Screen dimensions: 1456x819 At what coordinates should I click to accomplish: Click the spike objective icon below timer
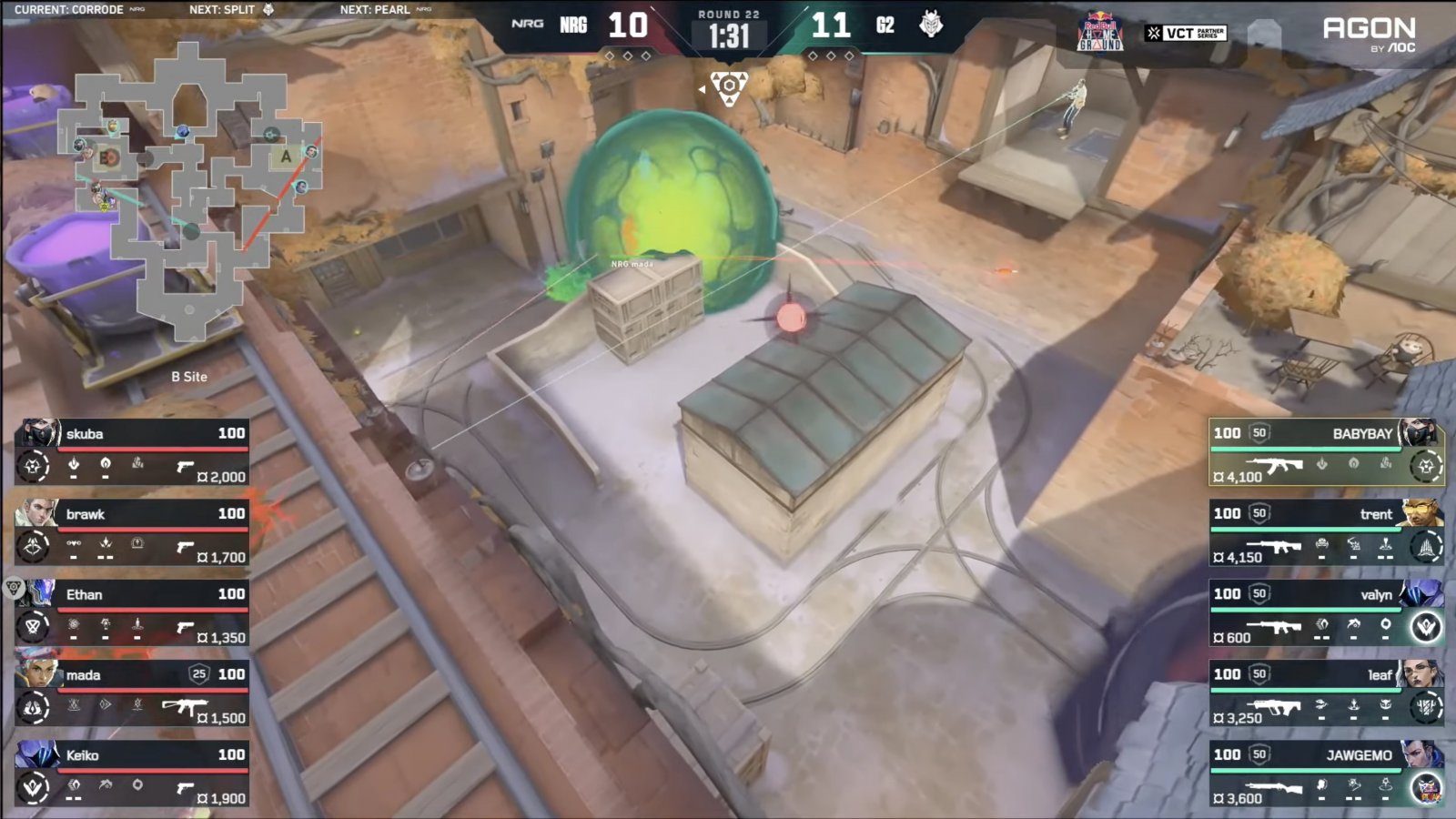pos(729,88)
